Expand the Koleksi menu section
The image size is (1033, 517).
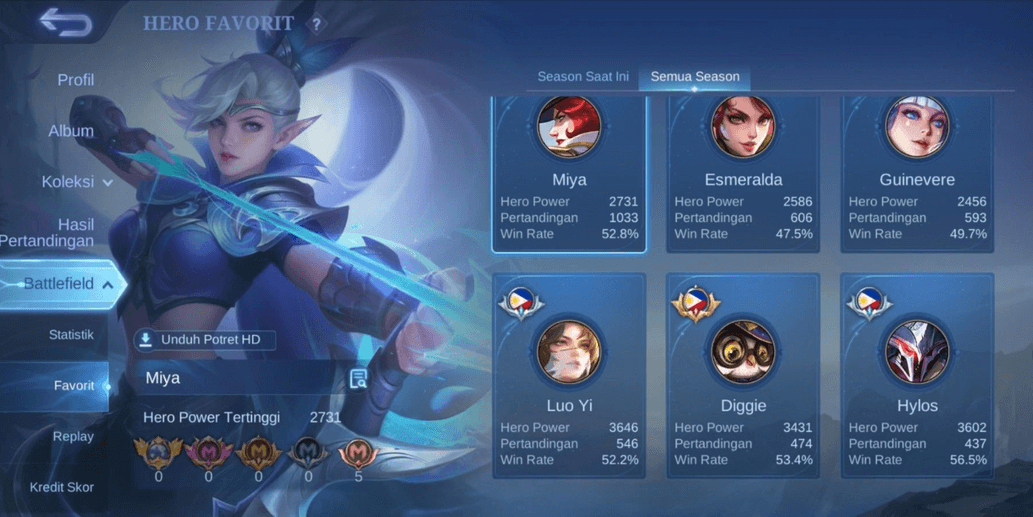(x=77, y=182)
